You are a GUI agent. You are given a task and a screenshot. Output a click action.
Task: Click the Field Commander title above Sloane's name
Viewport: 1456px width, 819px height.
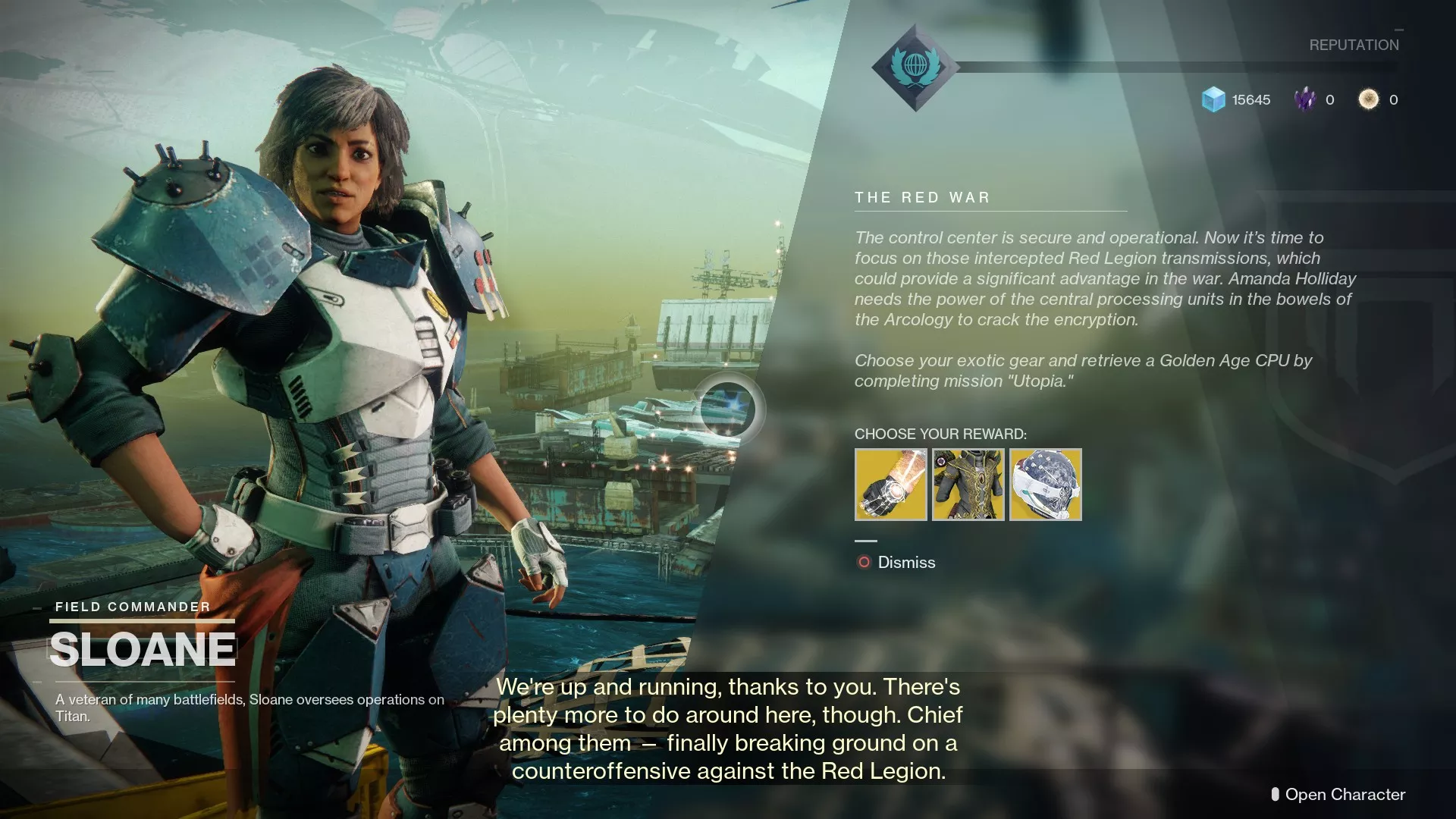coord(132,607)
